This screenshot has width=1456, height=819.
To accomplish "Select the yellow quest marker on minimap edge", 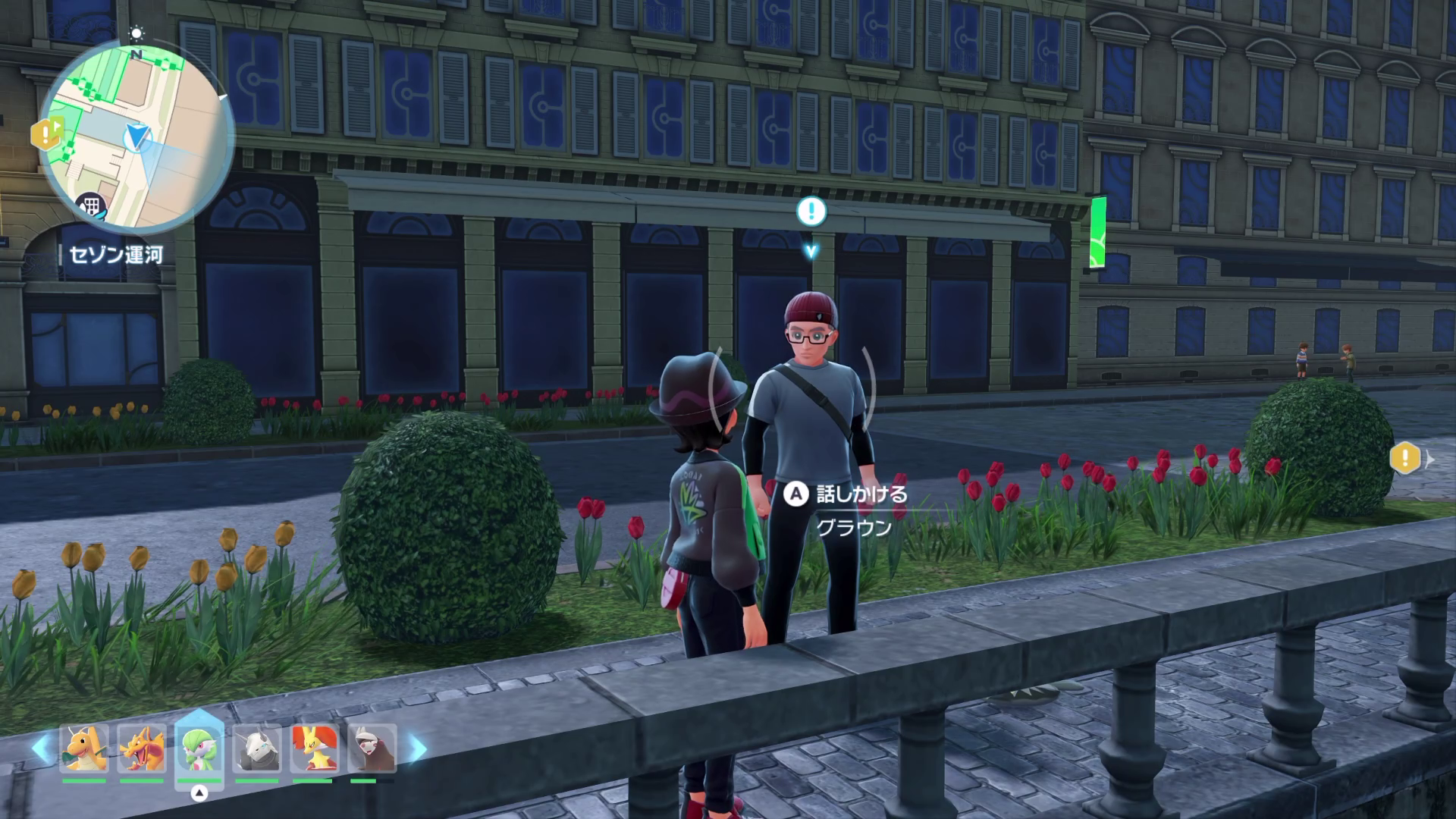I will coord(45,135).
